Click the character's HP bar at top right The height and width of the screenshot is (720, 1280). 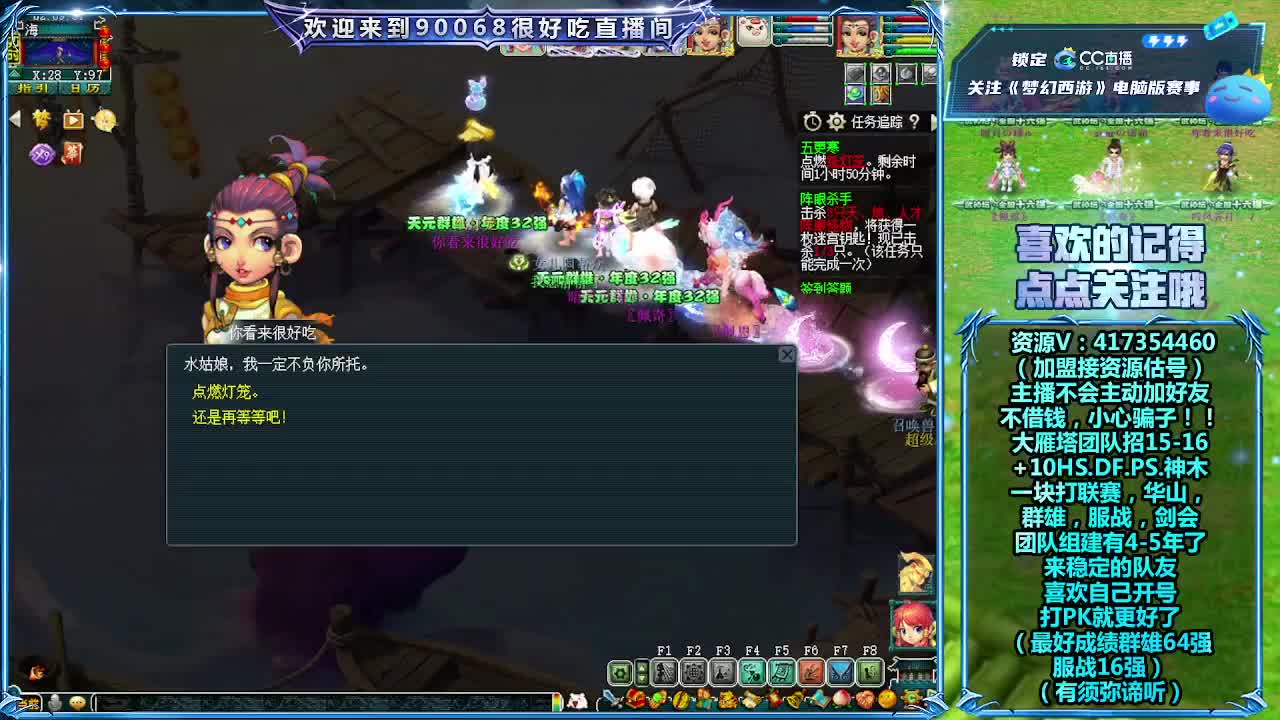point(910,18)
